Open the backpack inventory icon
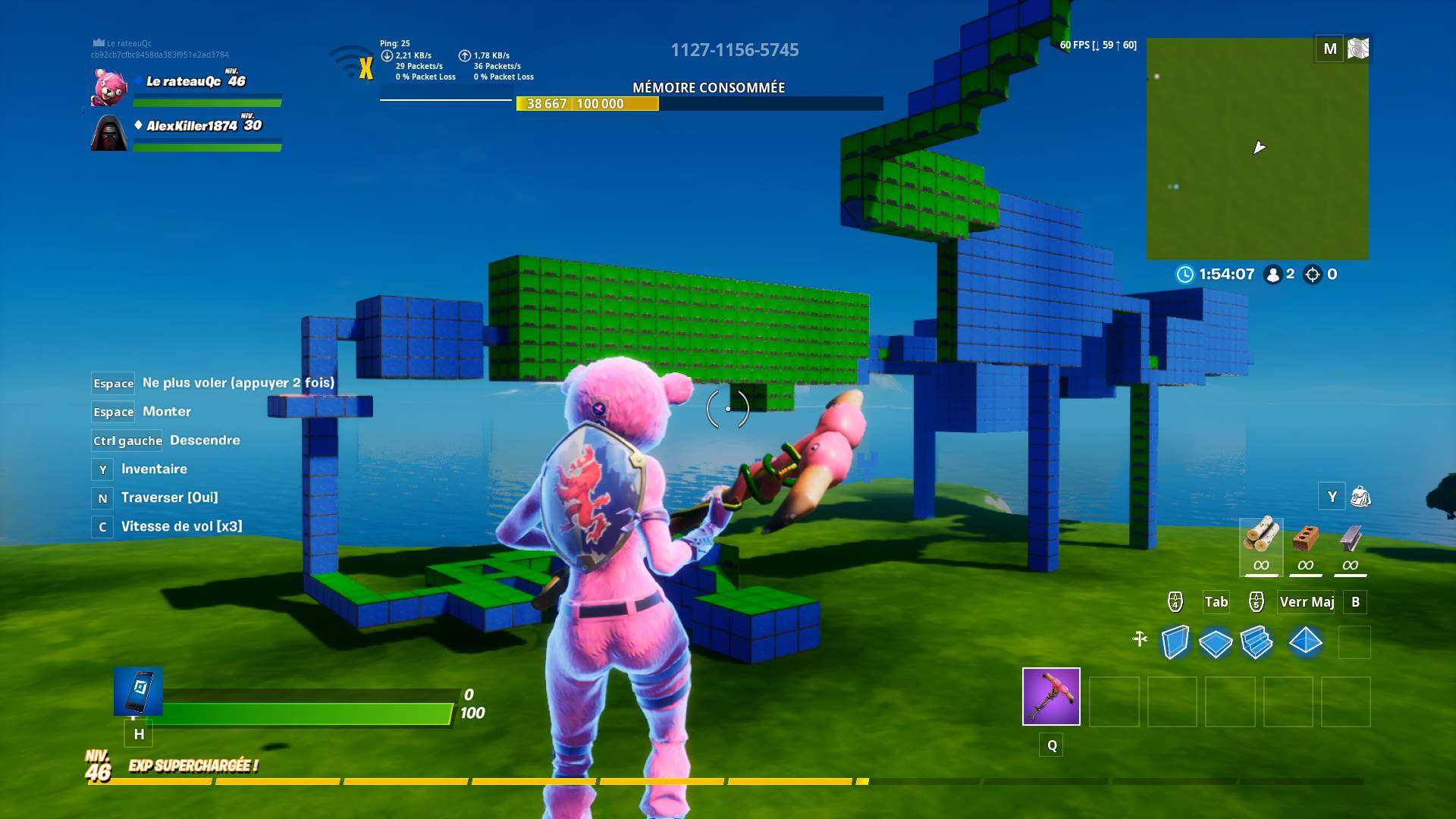1456x819 pixels. (x=1360, y=497)
